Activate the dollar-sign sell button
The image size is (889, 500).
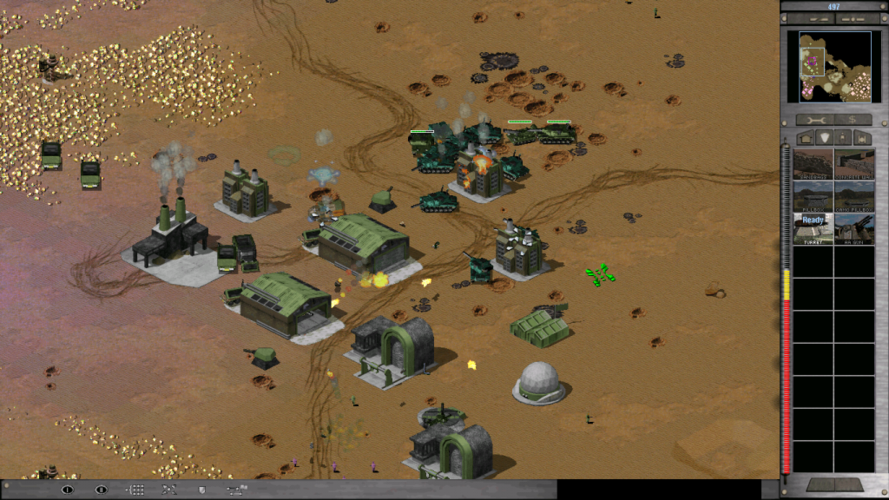click(851, 118)
